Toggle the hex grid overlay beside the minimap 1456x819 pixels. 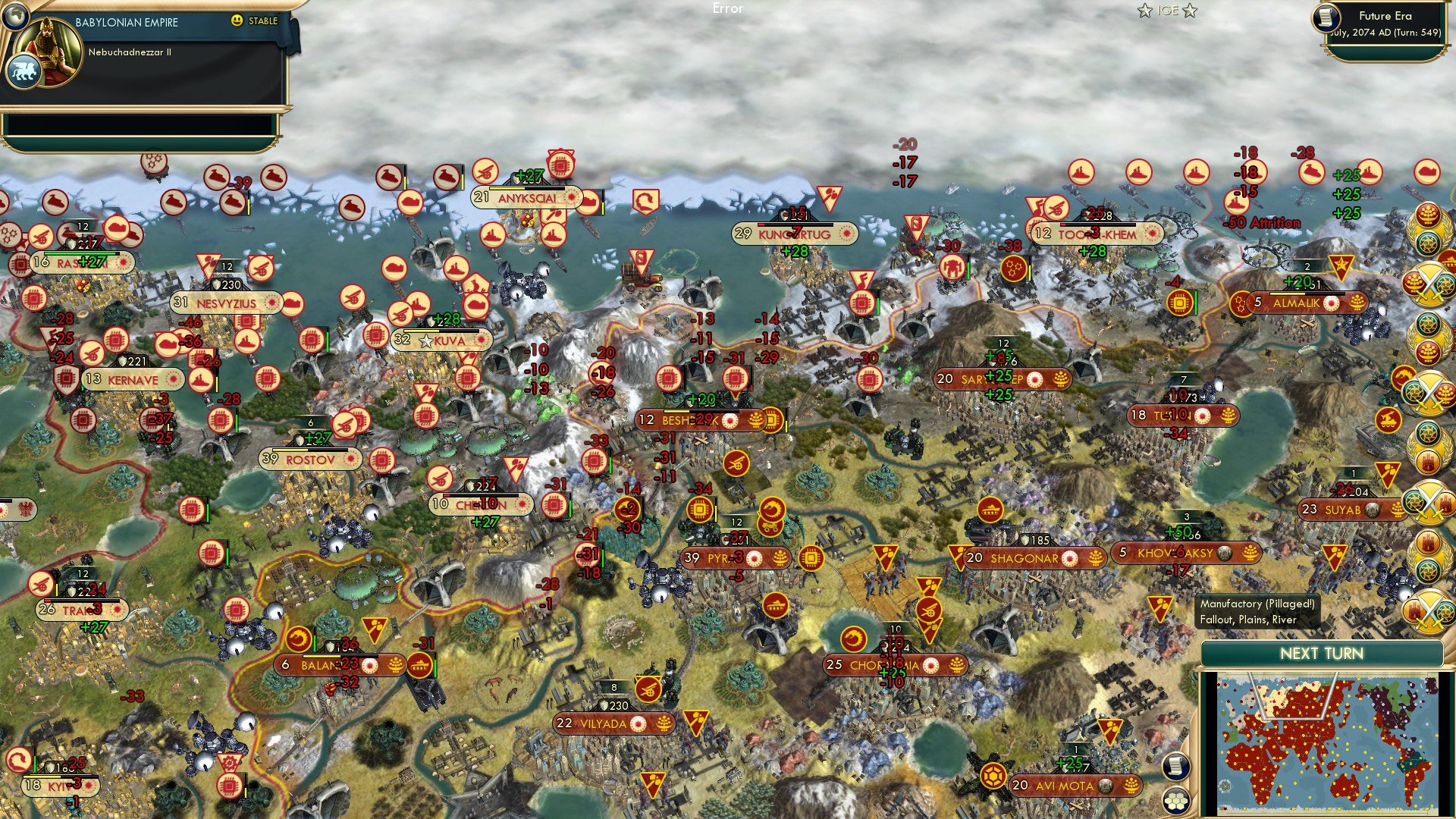click(1177, 802)
